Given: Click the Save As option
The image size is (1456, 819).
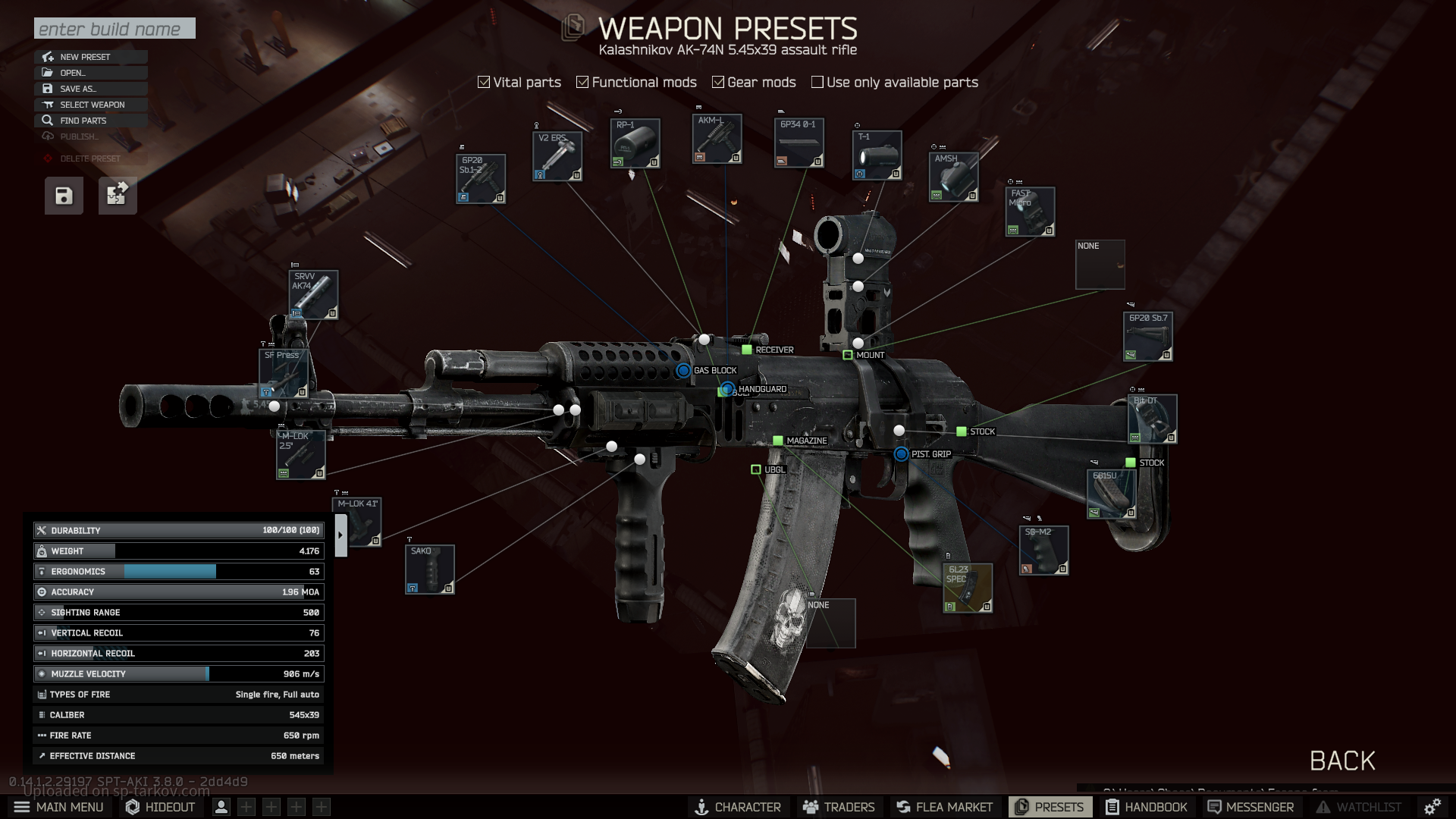Looking at the screenshot, I should coord(78,89).
